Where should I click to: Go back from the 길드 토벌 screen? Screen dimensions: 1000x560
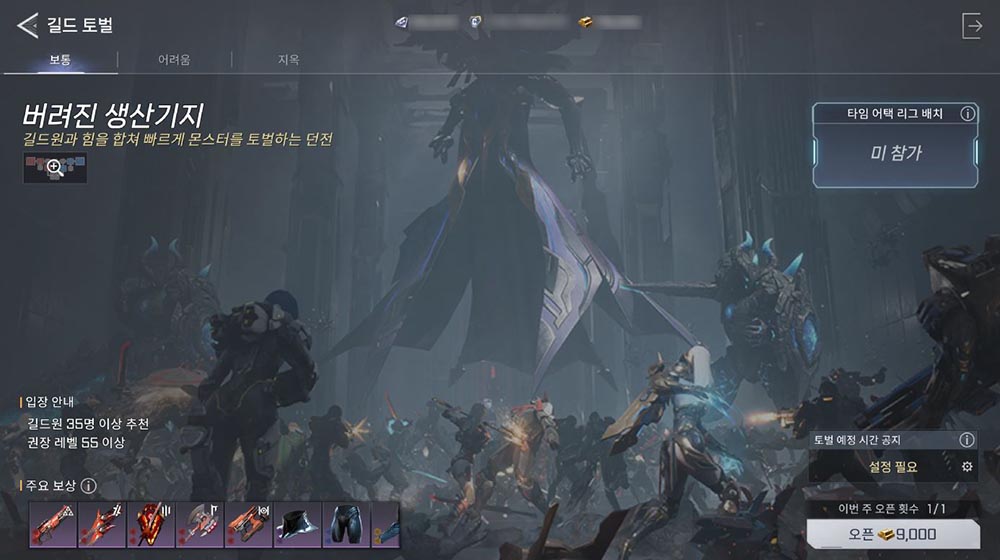pyautogui.click(x=28, y=25)
